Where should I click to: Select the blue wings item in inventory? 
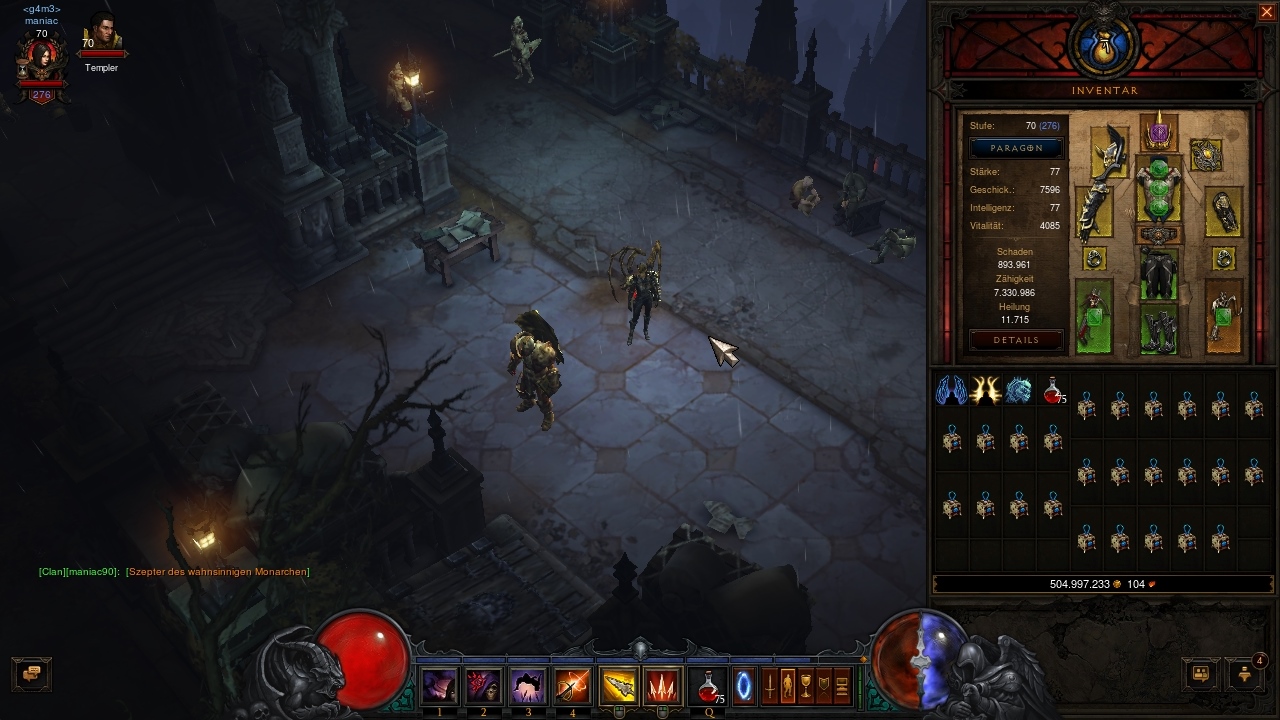tap(951, 390)
